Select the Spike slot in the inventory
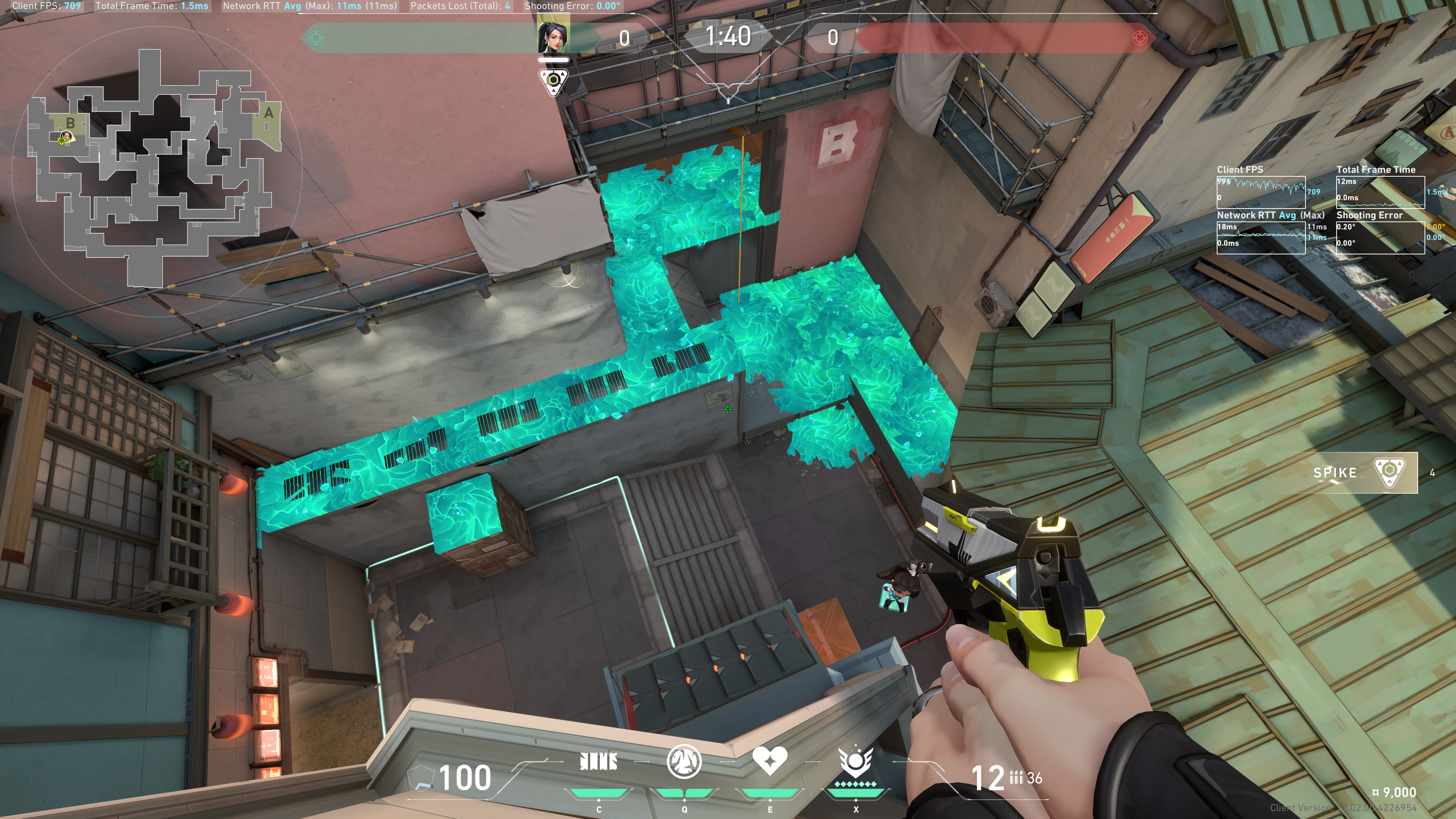 [1363, 472]
